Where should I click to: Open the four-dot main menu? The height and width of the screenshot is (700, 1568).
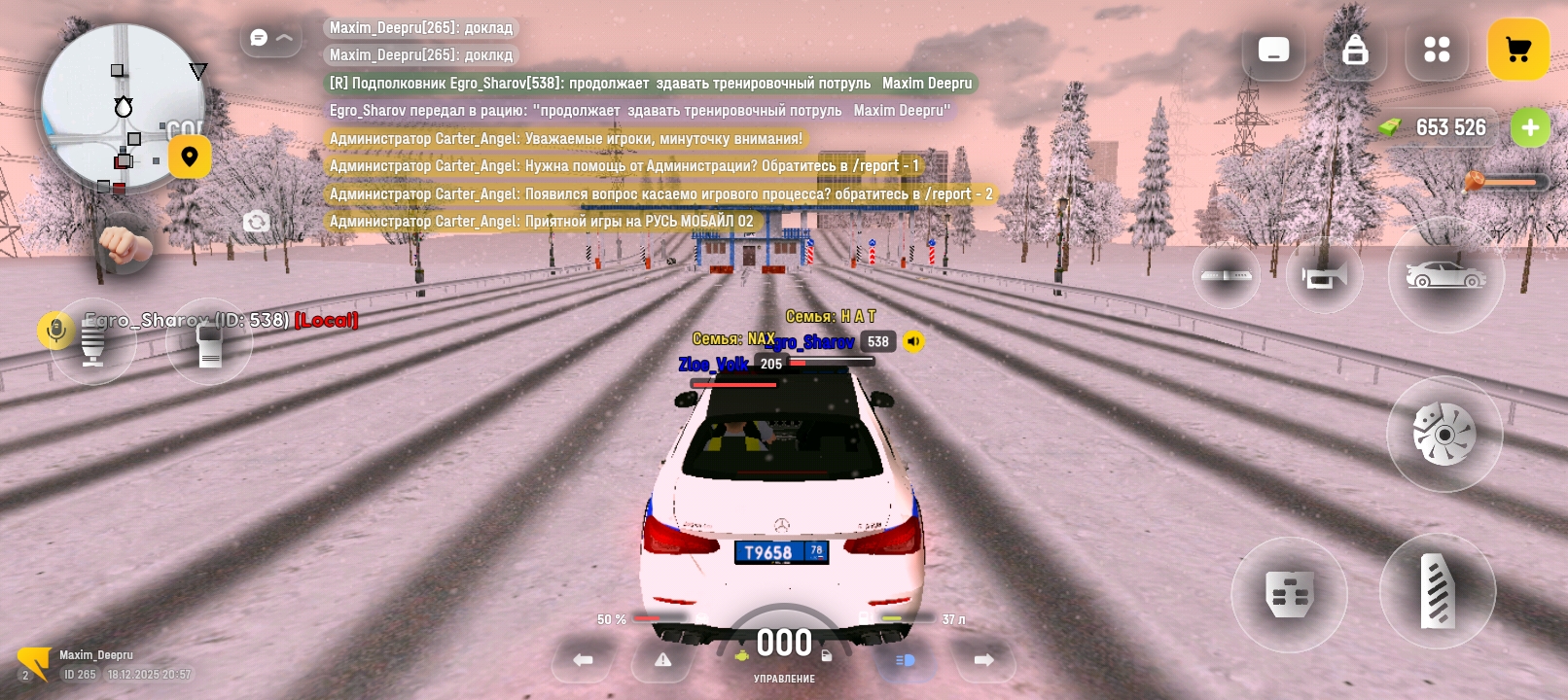click(x=1437, y=50)
